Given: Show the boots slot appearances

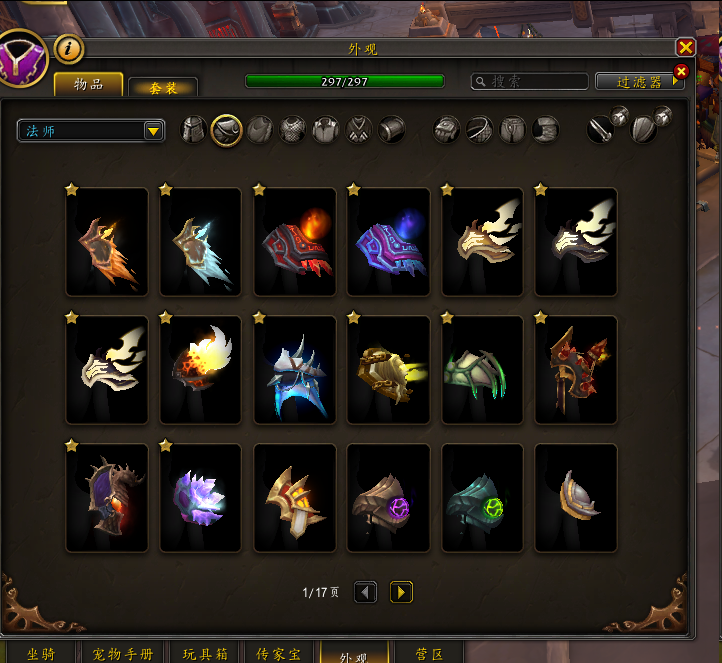Looking at the screenshot, I should (545, 130).
